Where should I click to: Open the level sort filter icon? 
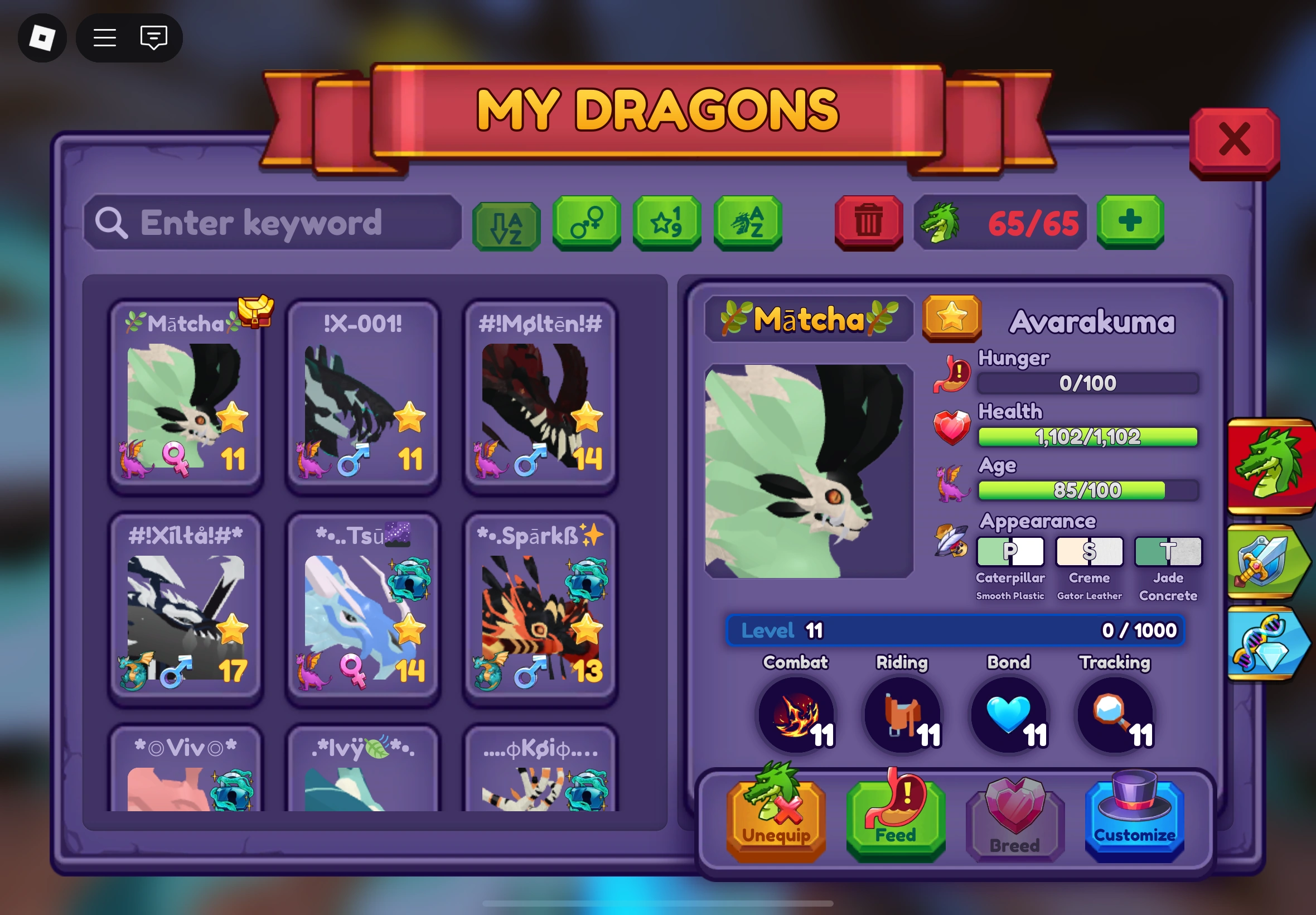[666, 224]
